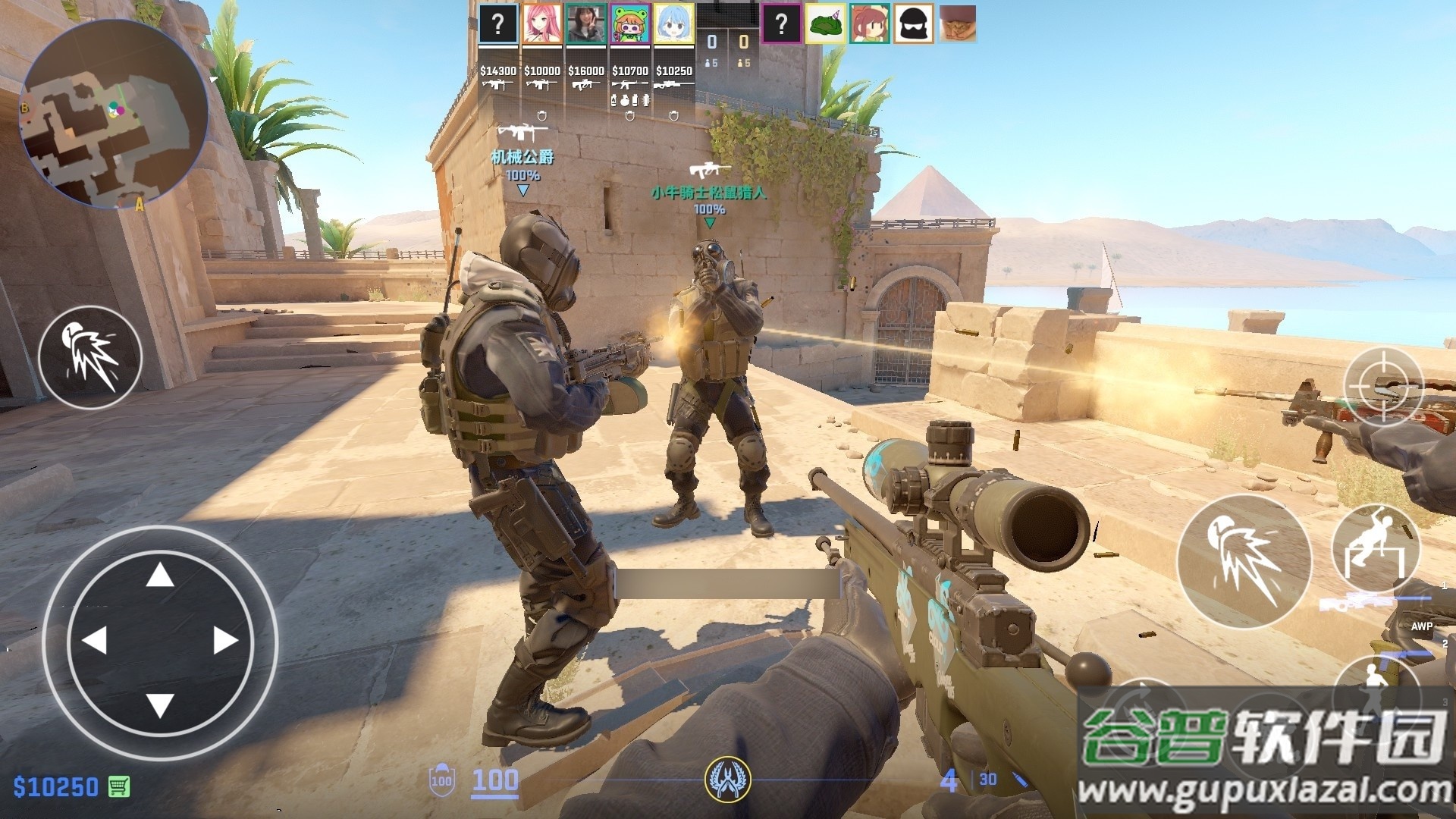Select the frog-hood character player avatar
The height and width of the screenshot is (819, 1456).
(630, 24)
